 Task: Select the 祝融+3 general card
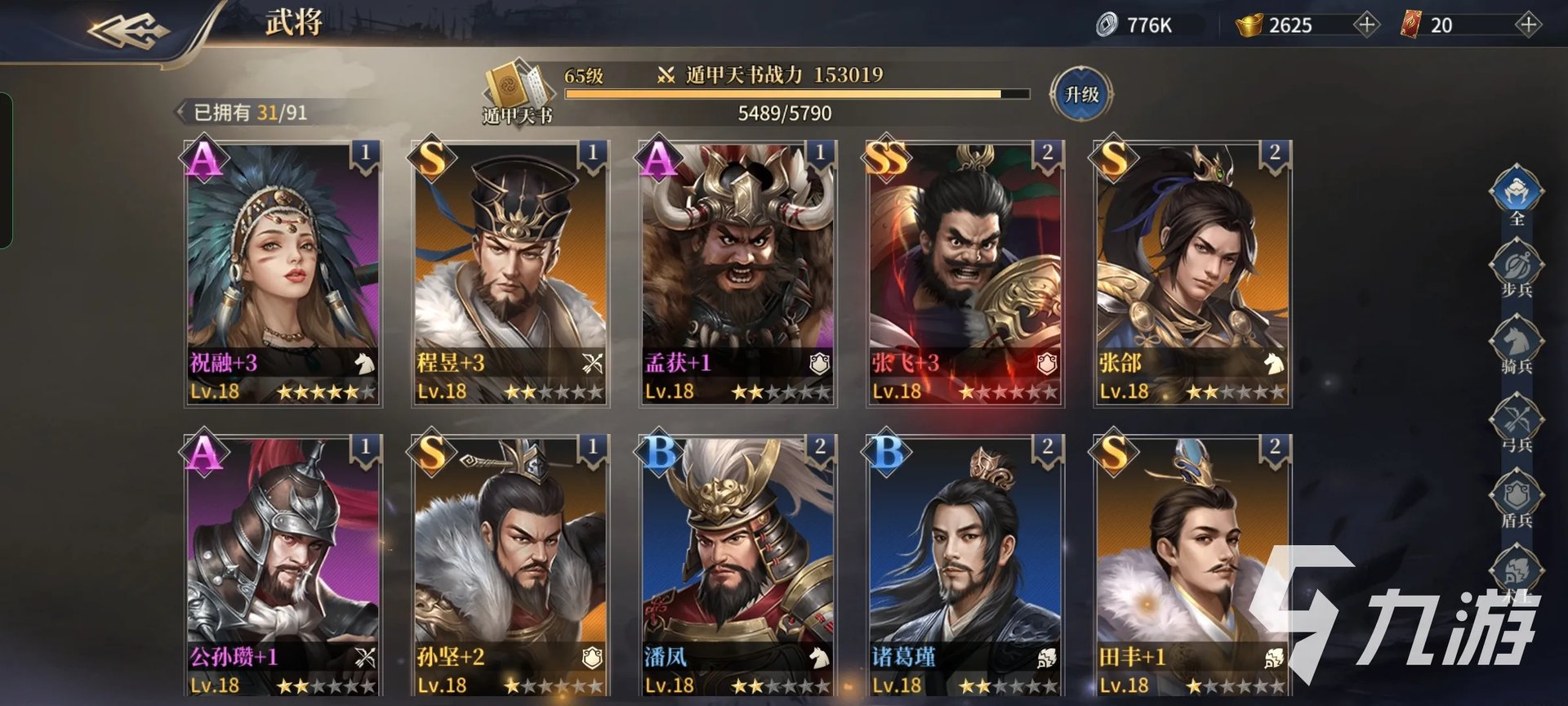[283, 273]
